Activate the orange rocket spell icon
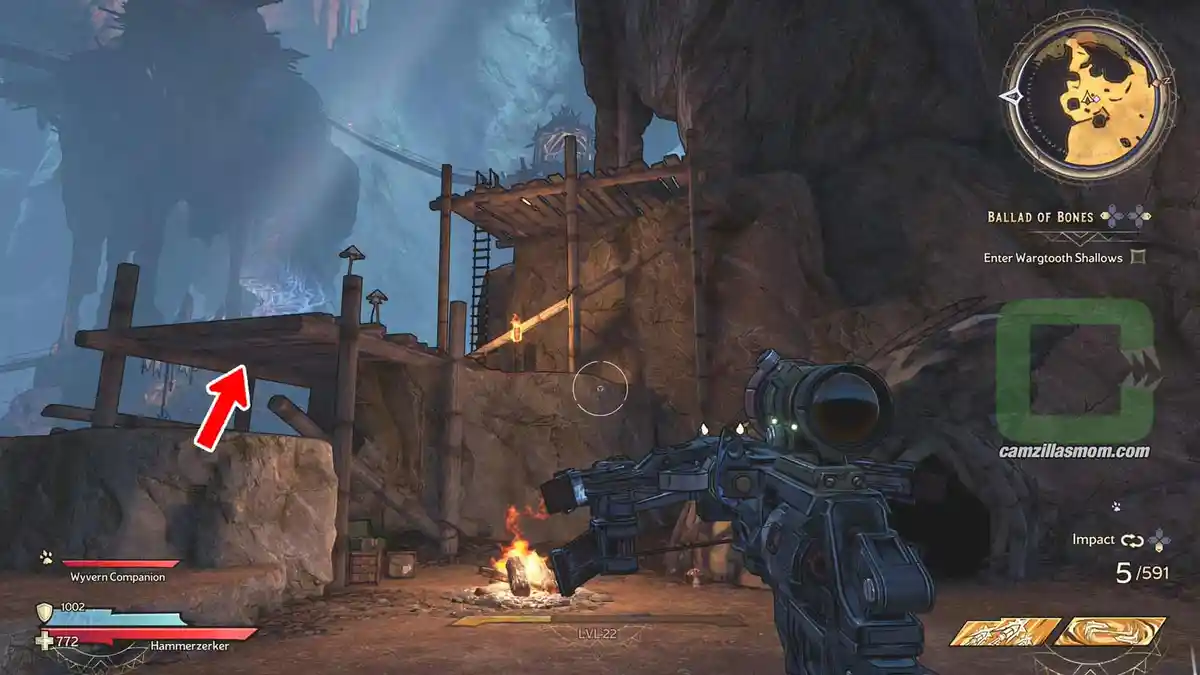1200x675 pixels. click(1005, 632)
